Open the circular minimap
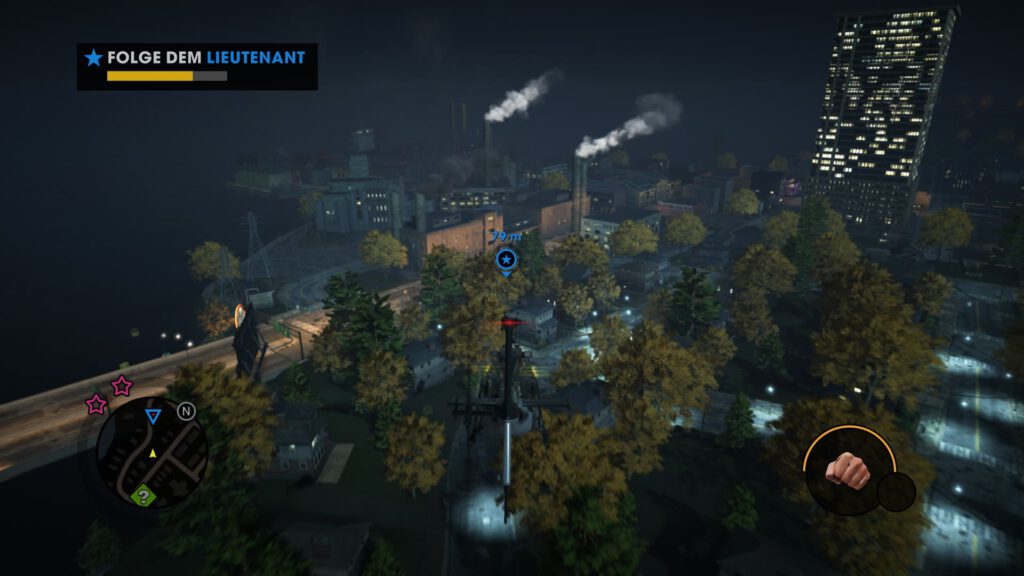This screenshot has width=1024, height=576. (x=151, y=452)
